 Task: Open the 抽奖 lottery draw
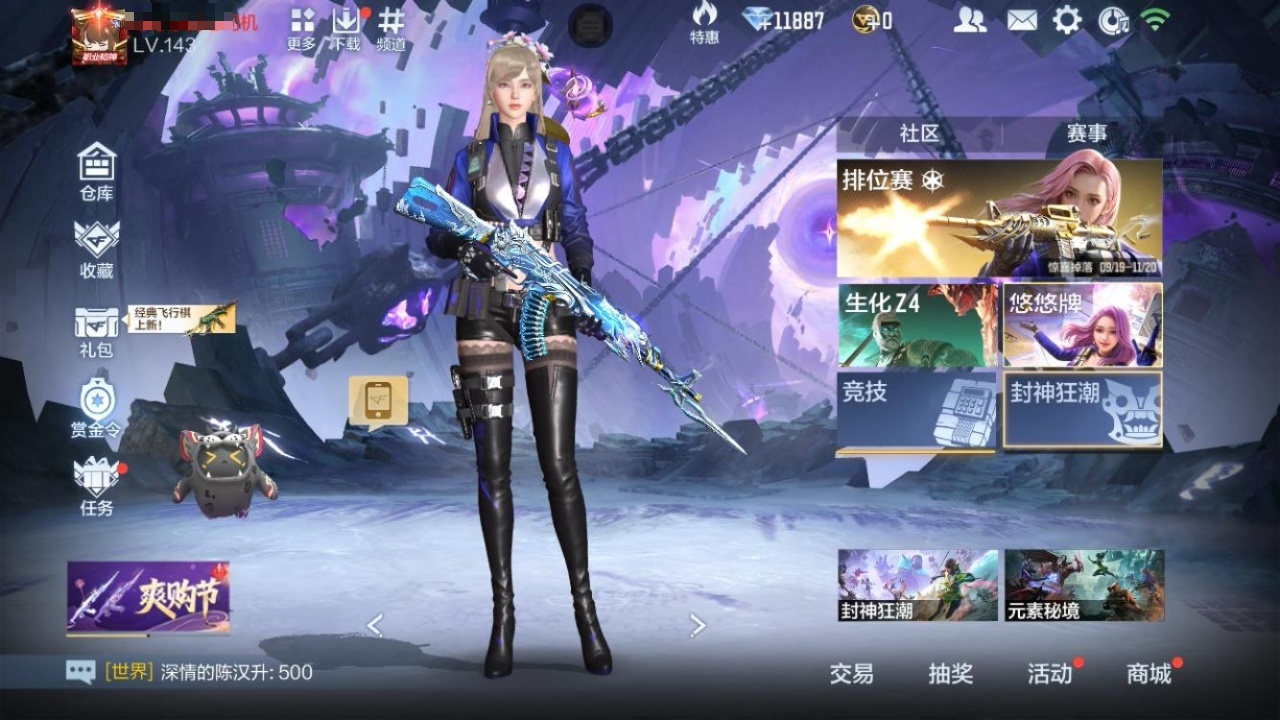point(950,674)
